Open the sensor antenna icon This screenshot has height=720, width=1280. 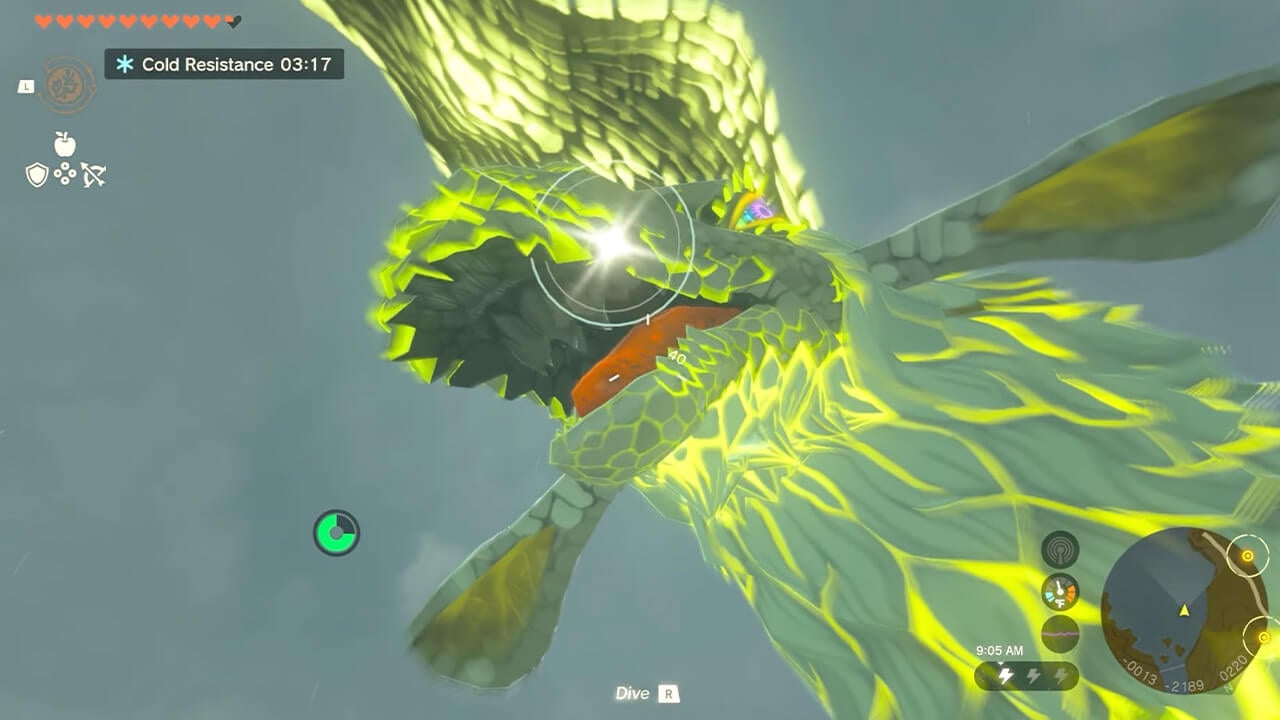1060,550
